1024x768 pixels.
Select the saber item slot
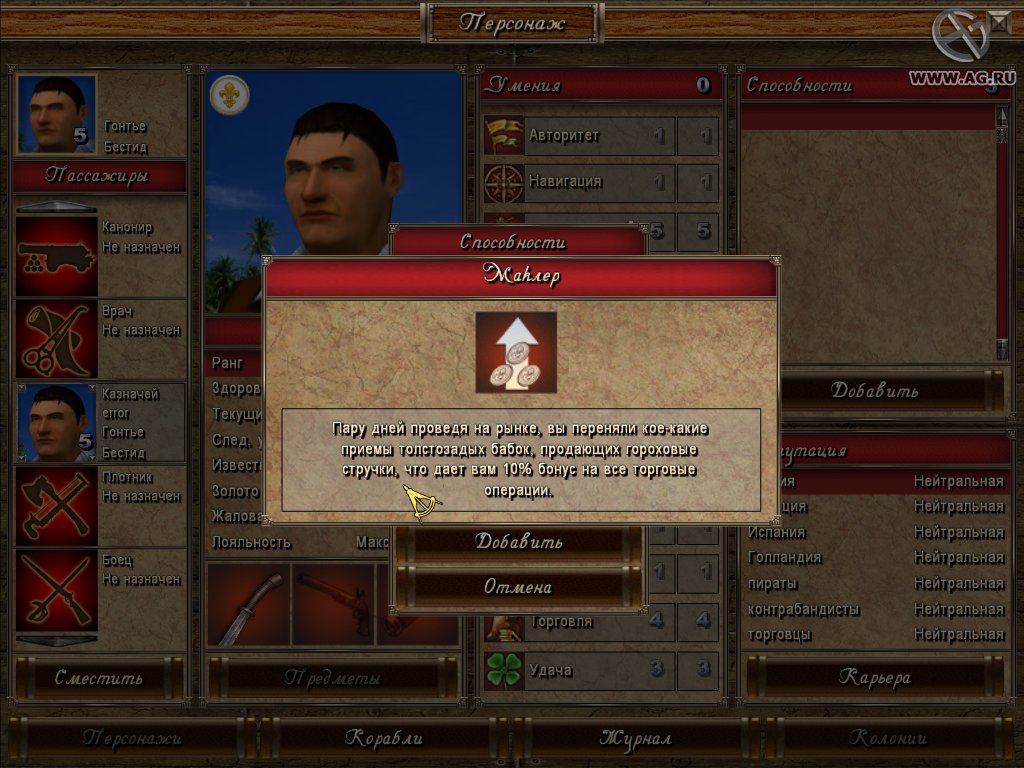point(248,604)
